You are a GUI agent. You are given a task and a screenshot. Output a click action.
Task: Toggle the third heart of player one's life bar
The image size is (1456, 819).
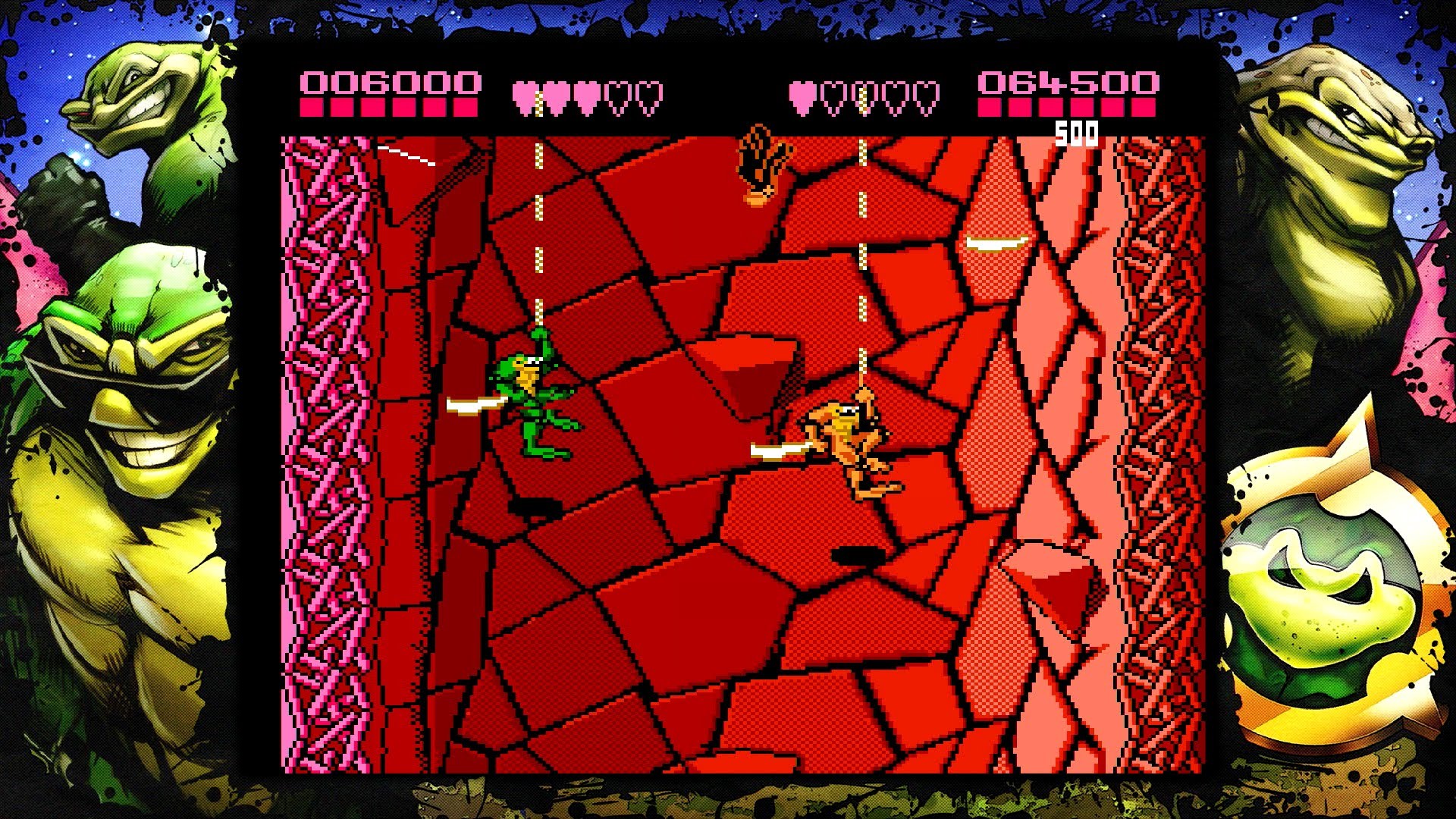[x=588, y=93]
